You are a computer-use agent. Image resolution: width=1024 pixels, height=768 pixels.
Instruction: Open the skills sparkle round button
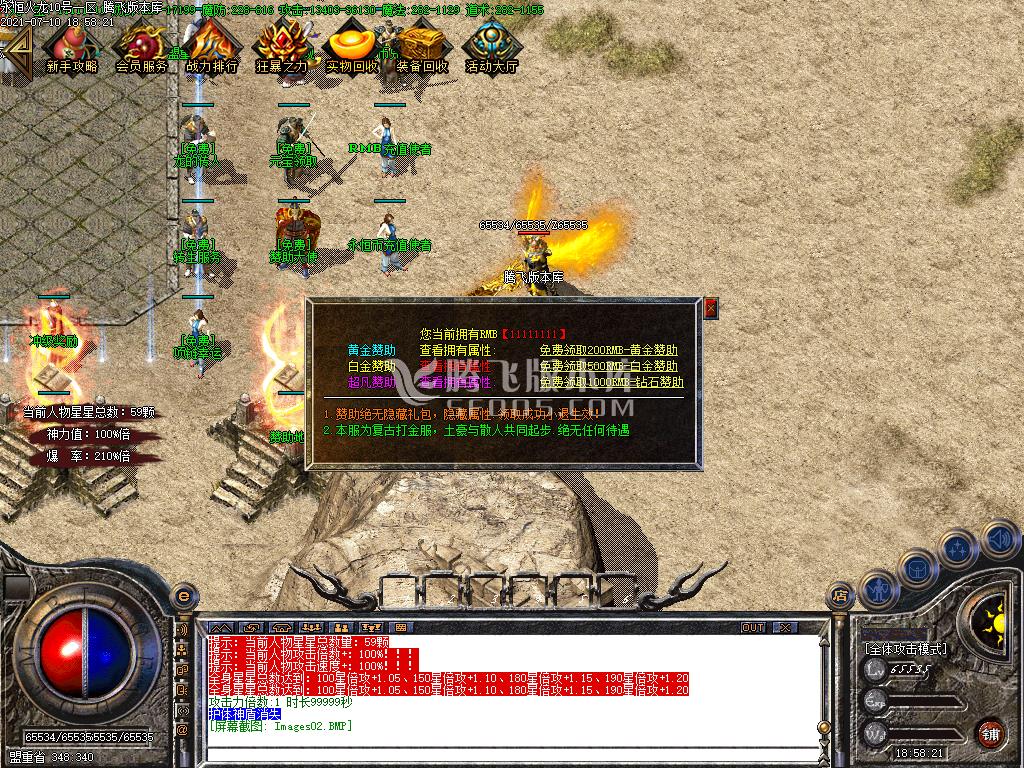click(x=958, y=549)
